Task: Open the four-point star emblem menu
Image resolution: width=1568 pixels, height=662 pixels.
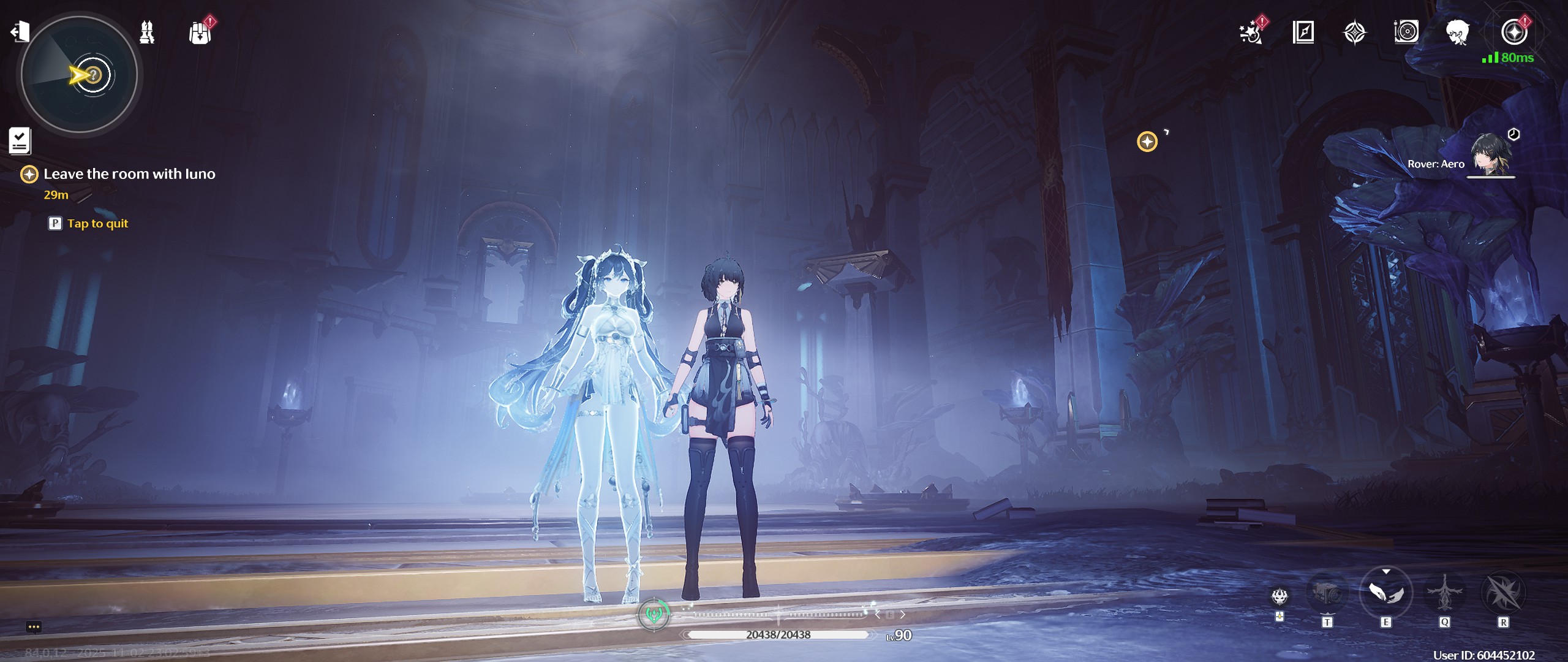Action: click(1355, 32)
